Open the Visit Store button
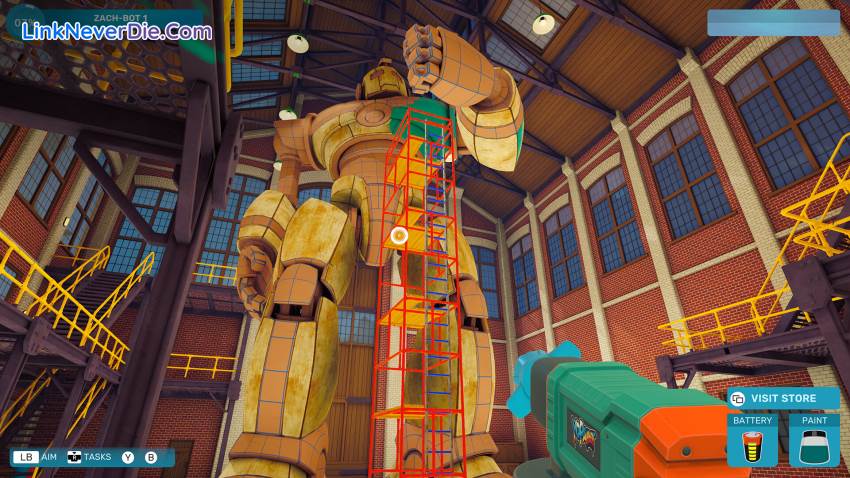This screenshot has width=850, height=478. pyautogui.click(x=783, y=398)
